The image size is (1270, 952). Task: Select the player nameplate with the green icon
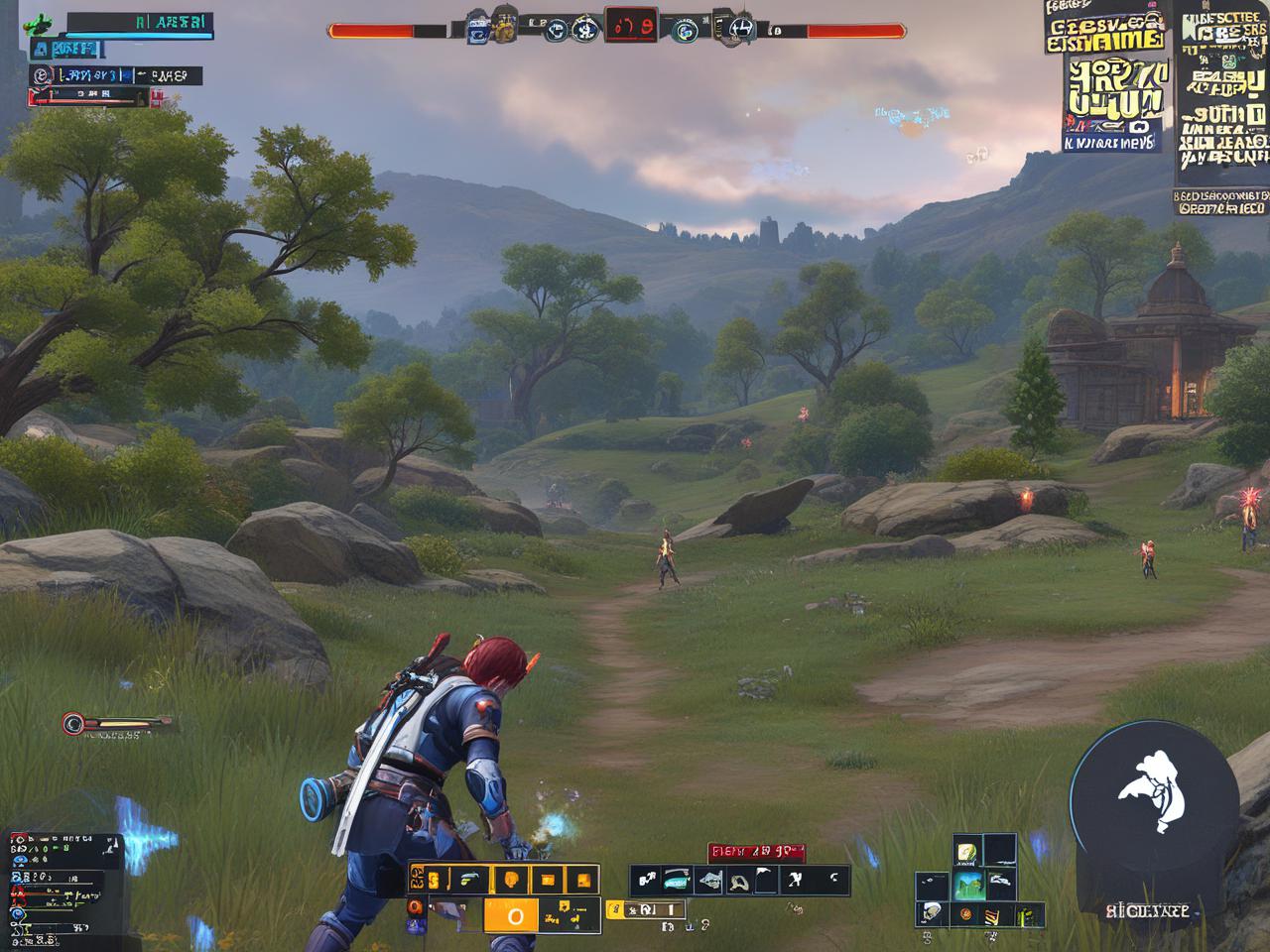click(x=119, y=24)
